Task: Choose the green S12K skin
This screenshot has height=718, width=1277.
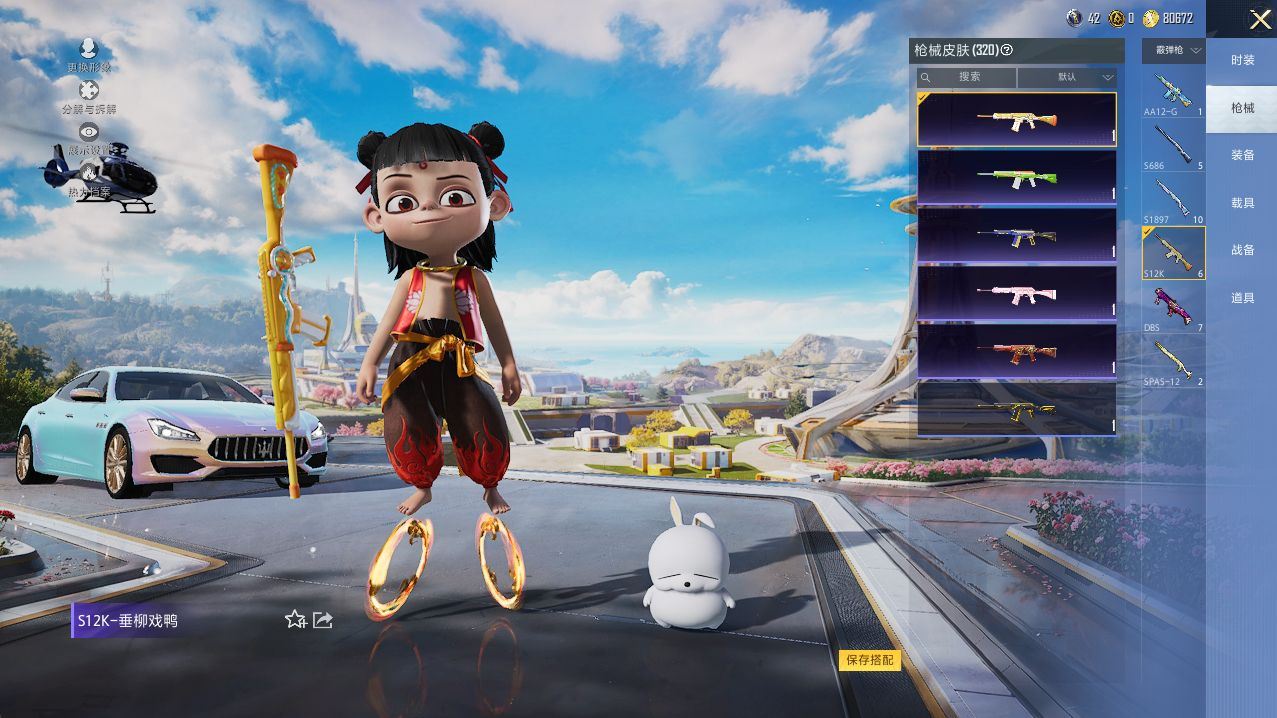Action: (x=1016, y=177)
